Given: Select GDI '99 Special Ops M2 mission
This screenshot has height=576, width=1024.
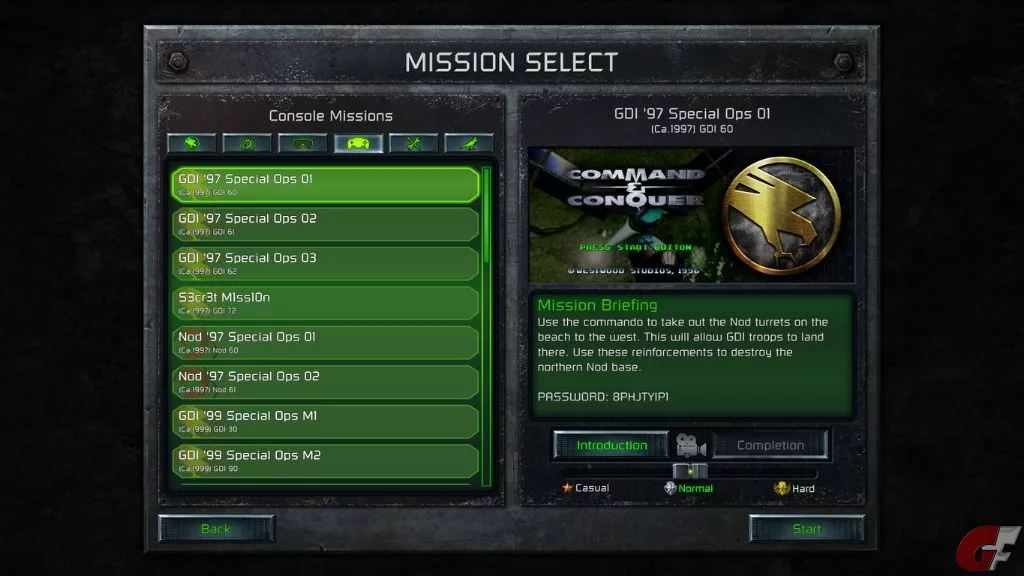Looking at the screenshot, I should pyautogui.click(x=324, y=461).
